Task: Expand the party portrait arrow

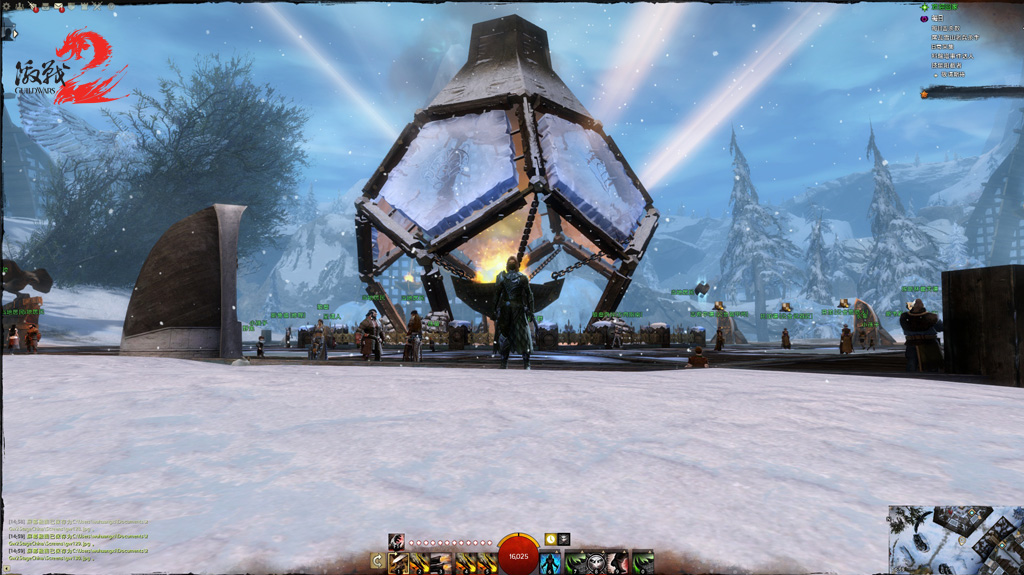Action: pyautogui.click(x=14, y=34)
